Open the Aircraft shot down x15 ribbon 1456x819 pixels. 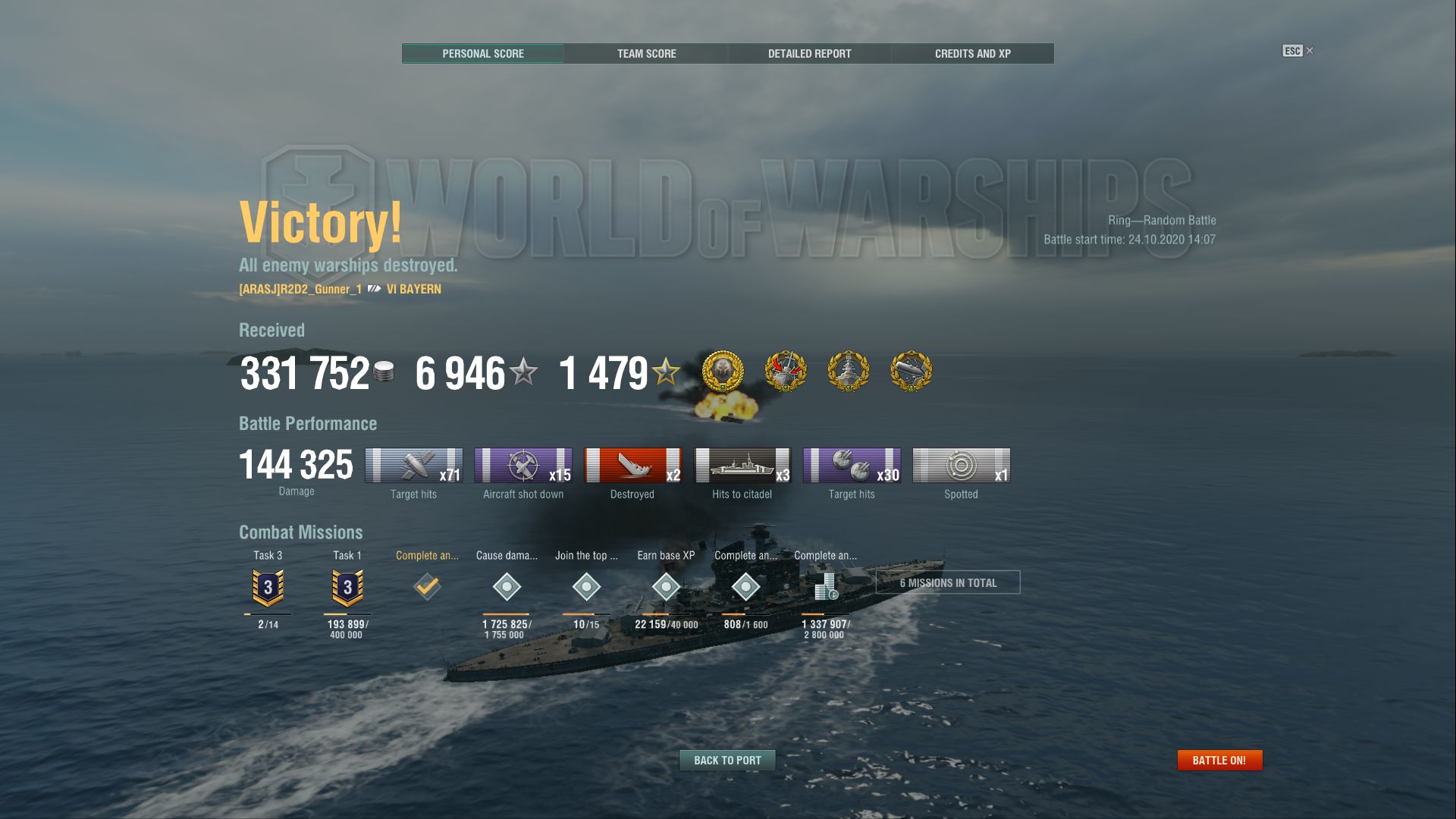(523, 466)
